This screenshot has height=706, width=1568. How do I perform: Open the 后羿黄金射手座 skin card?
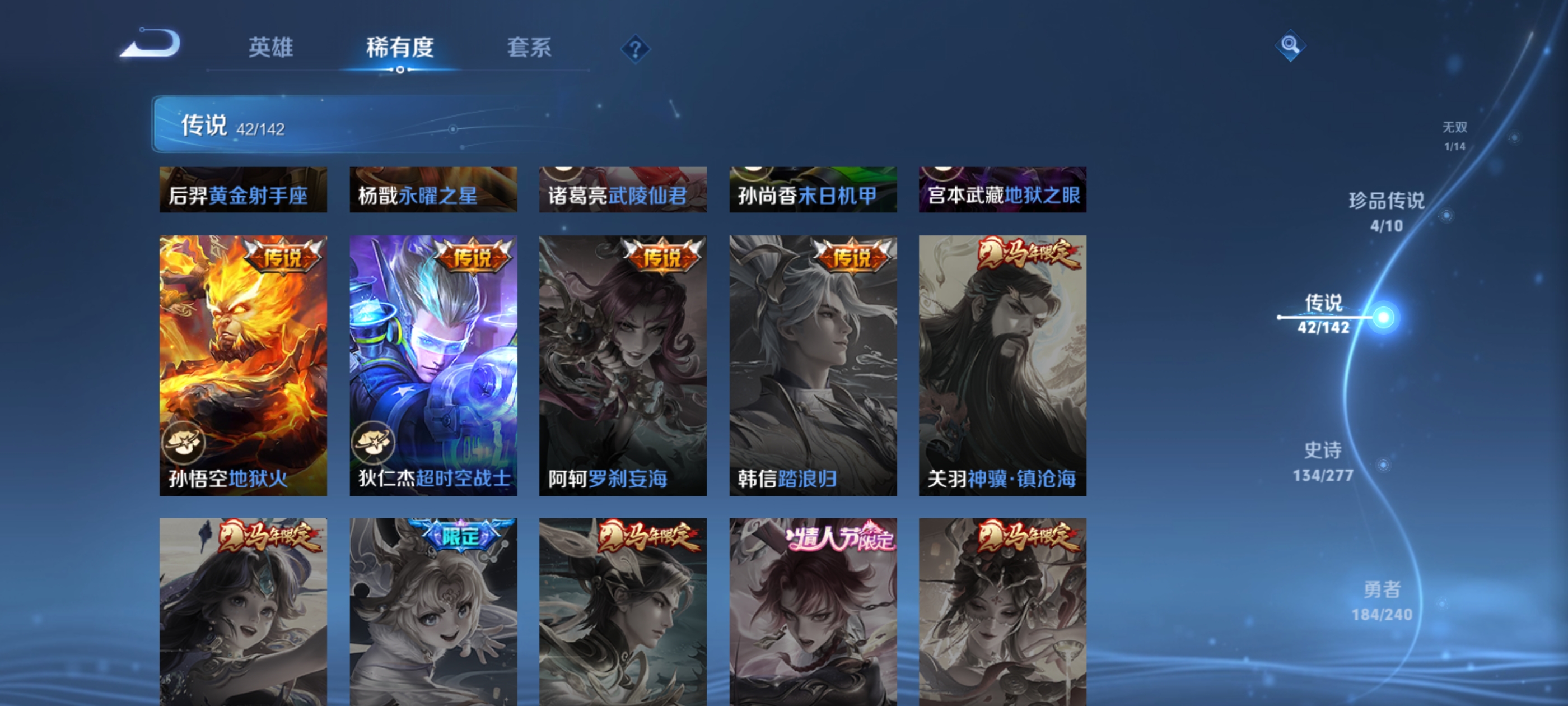(242, 189)
